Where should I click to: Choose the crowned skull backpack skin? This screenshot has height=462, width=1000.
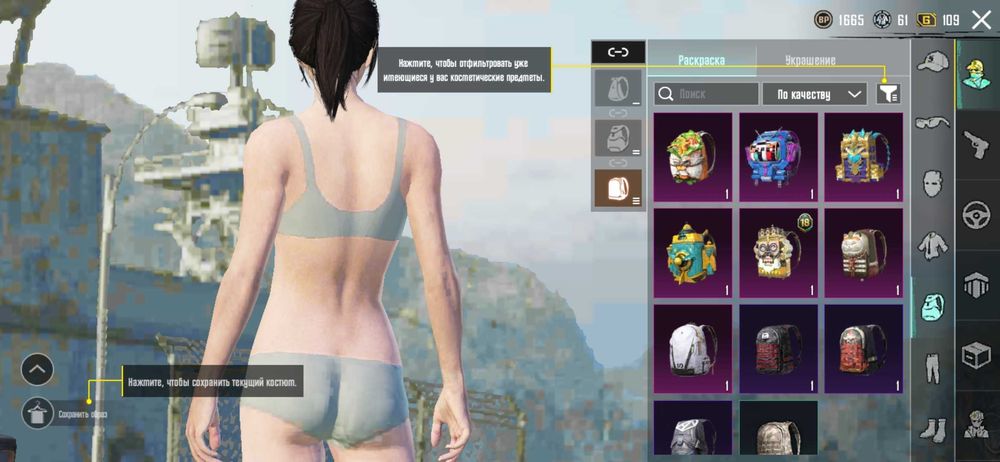(x=777, y=253)
